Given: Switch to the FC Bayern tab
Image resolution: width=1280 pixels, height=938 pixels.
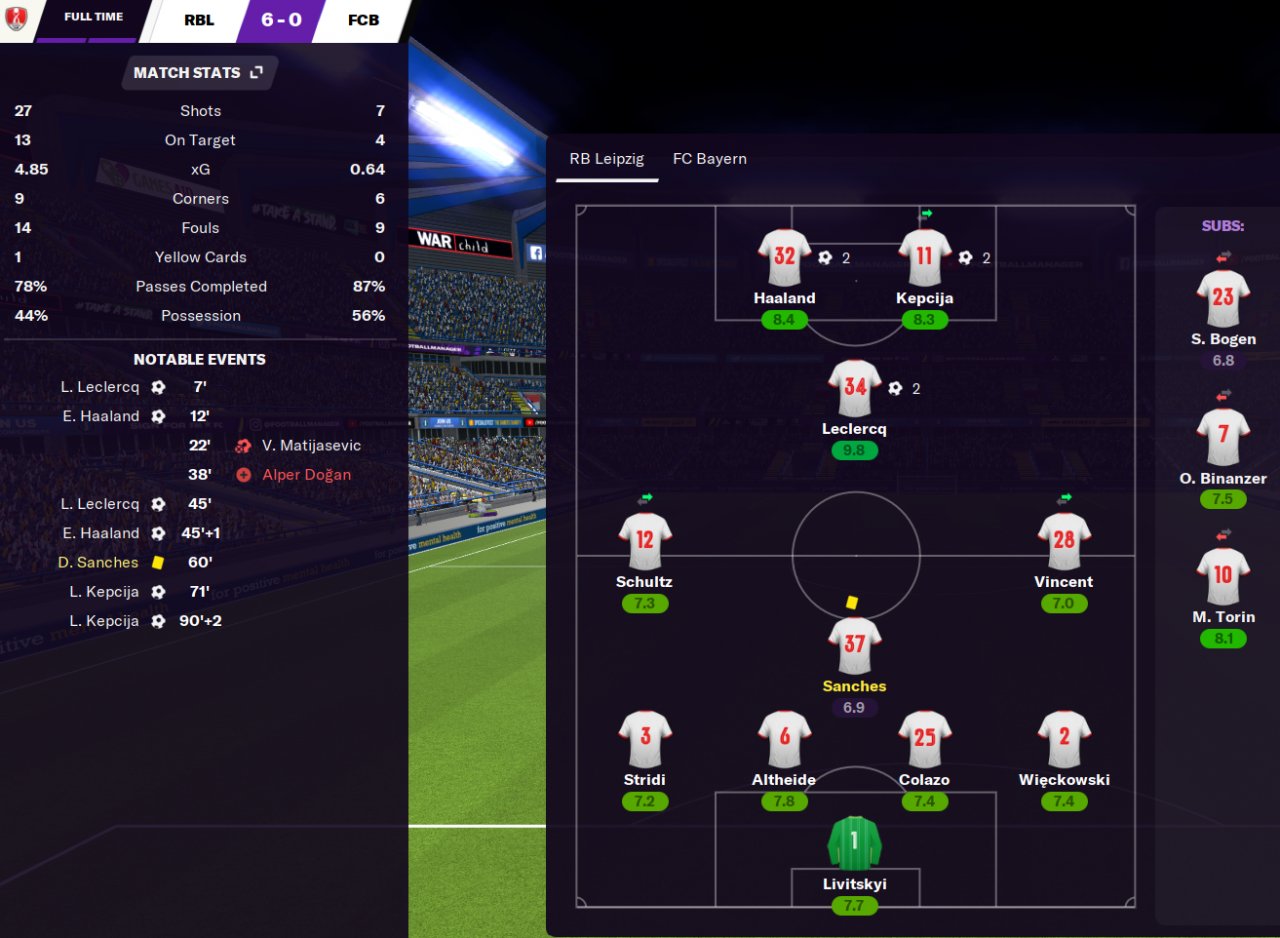Looking at the screenshot, I should (709, 159).
